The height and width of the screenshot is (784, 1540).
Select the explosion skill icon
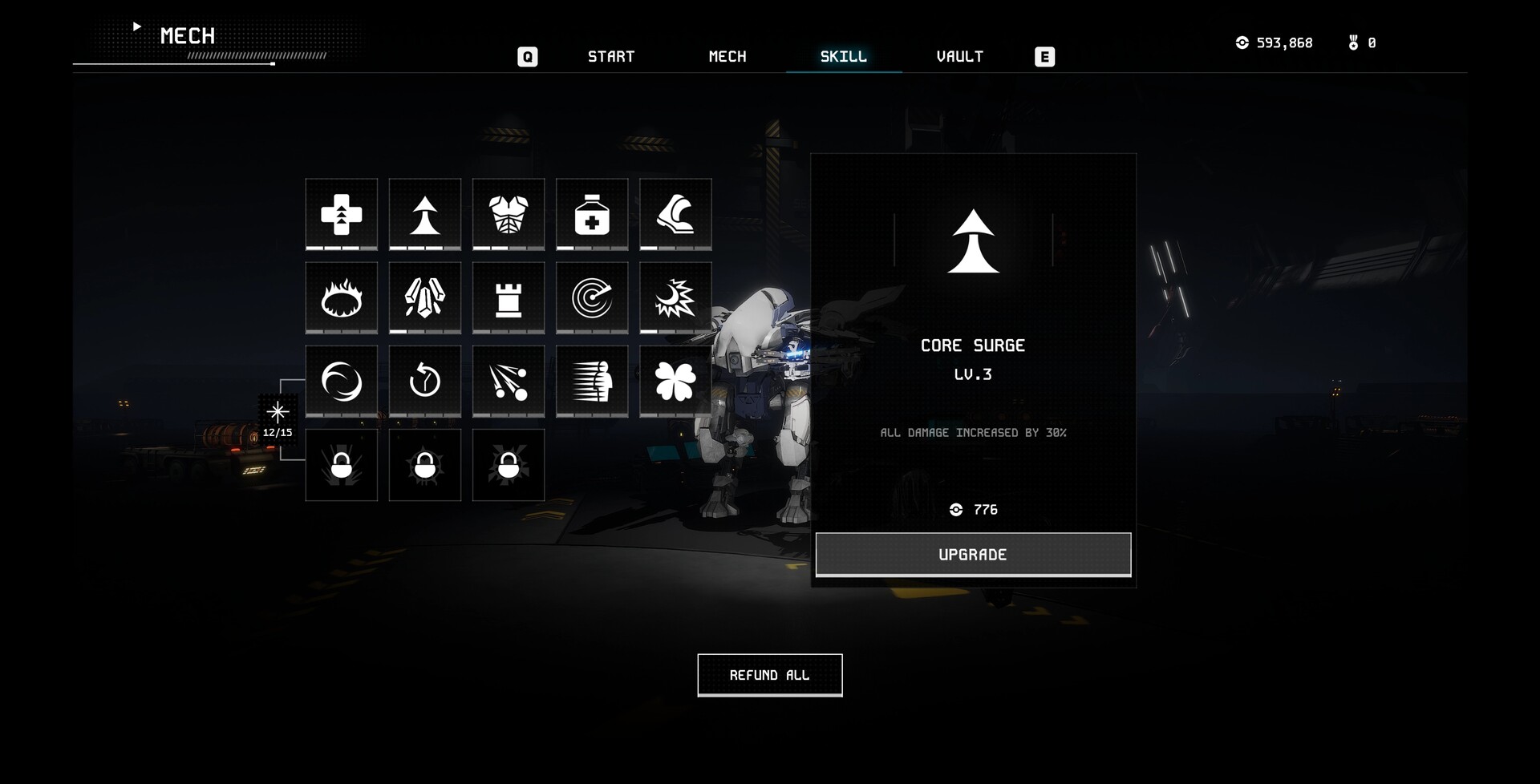tap(675, 297)
